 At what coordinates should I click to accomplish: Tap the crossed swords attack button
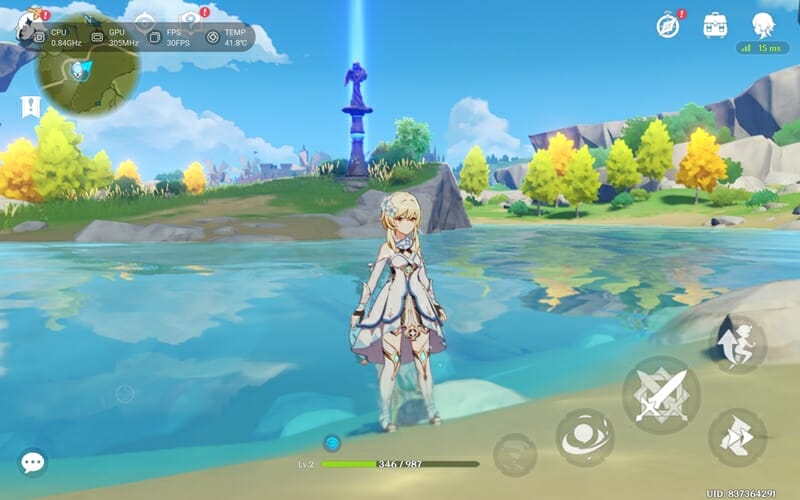point(660,394)
